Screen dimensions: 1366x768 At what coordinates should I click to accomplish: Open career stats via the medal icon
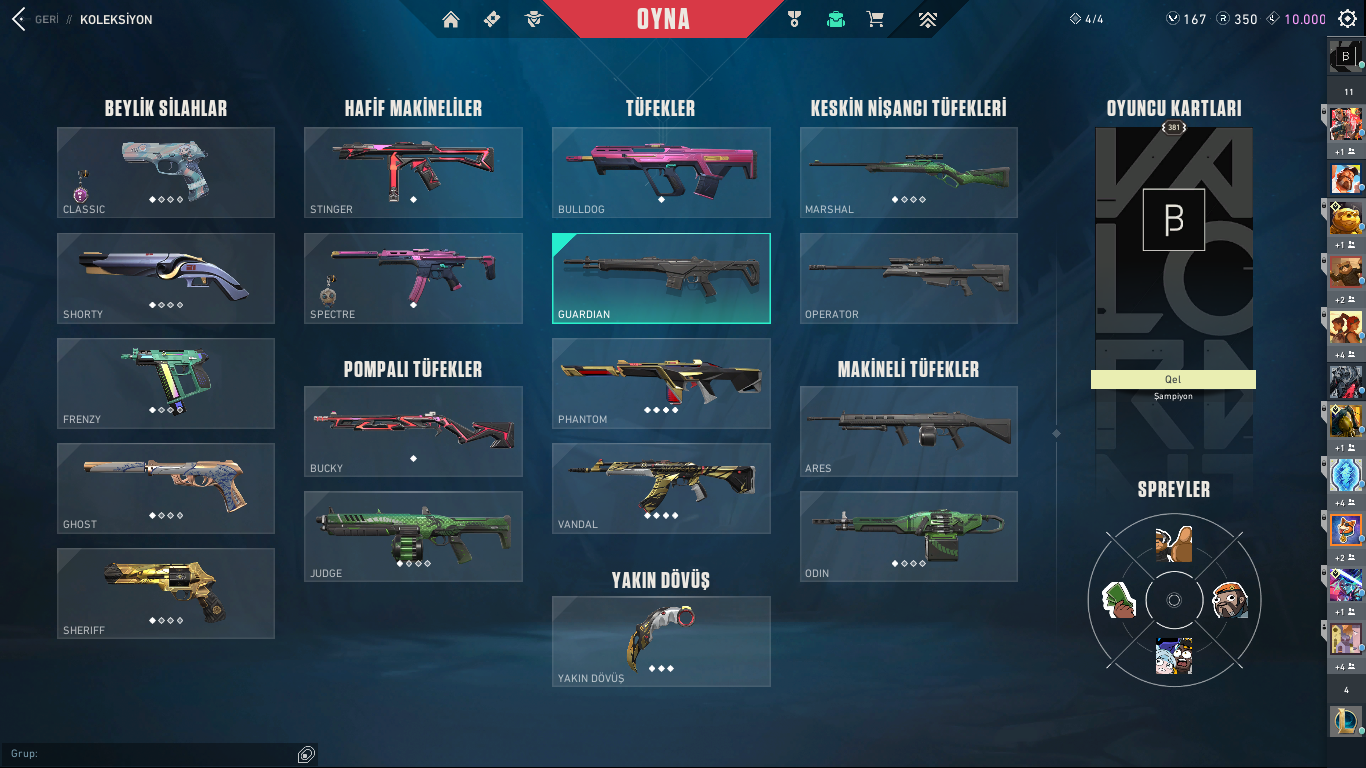click(794, 18)
